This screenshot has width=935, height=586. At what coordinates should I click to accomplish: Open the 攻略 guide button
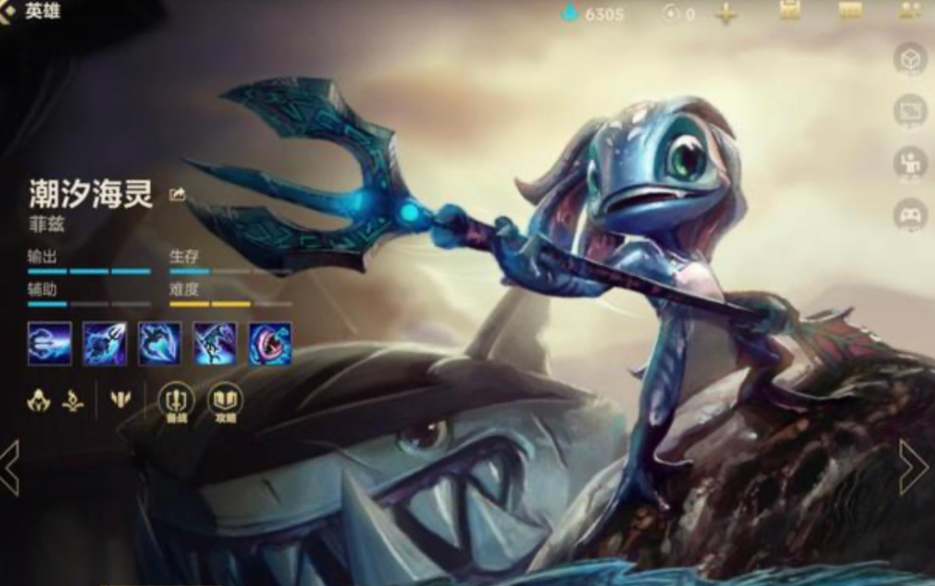(226, 402)
